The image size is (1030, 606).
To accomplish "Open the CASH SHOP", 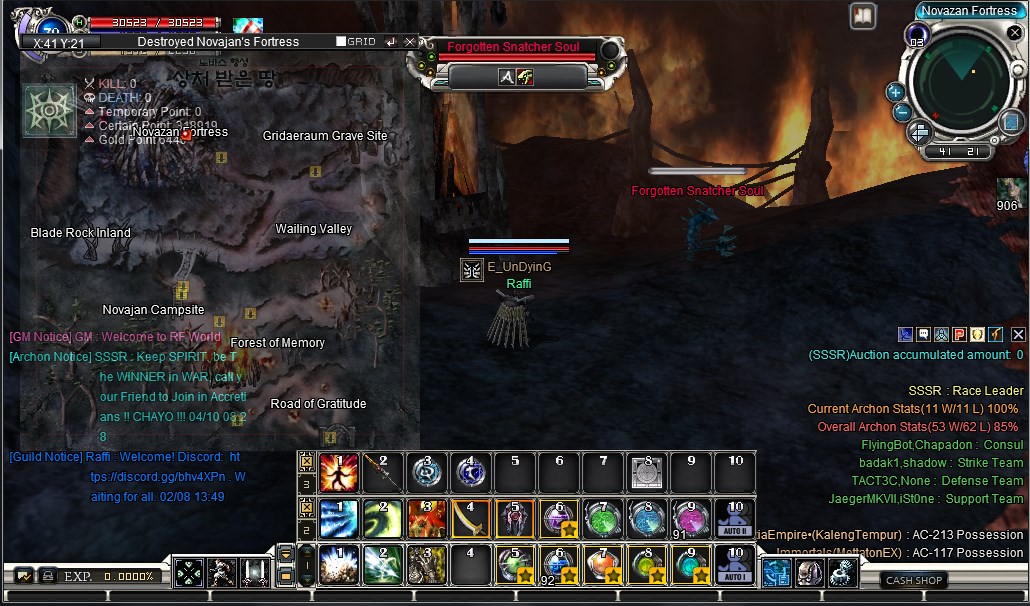I will (914, 580).
